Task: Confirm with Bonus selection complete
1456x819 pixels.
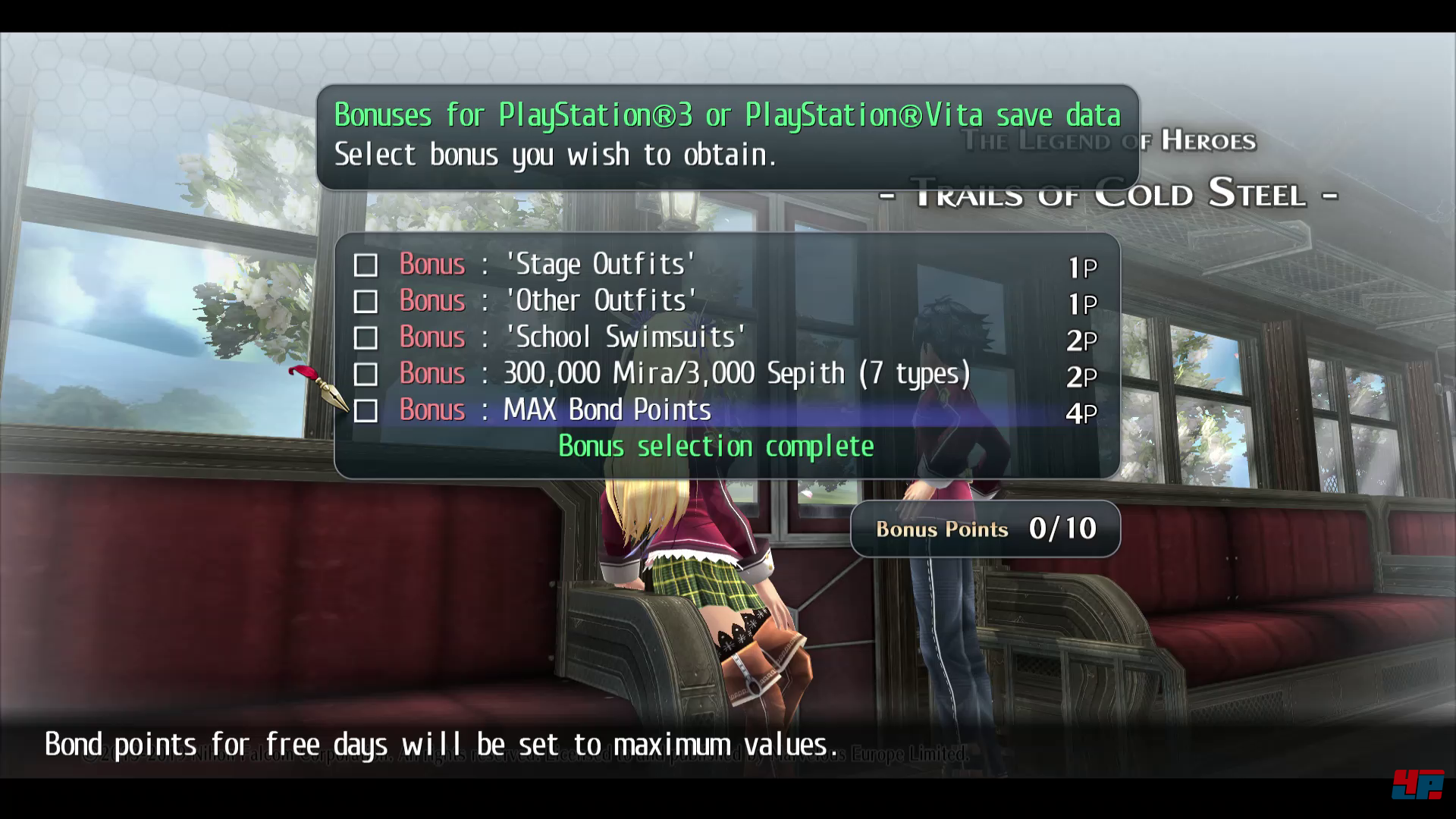Action: point(716,447)
